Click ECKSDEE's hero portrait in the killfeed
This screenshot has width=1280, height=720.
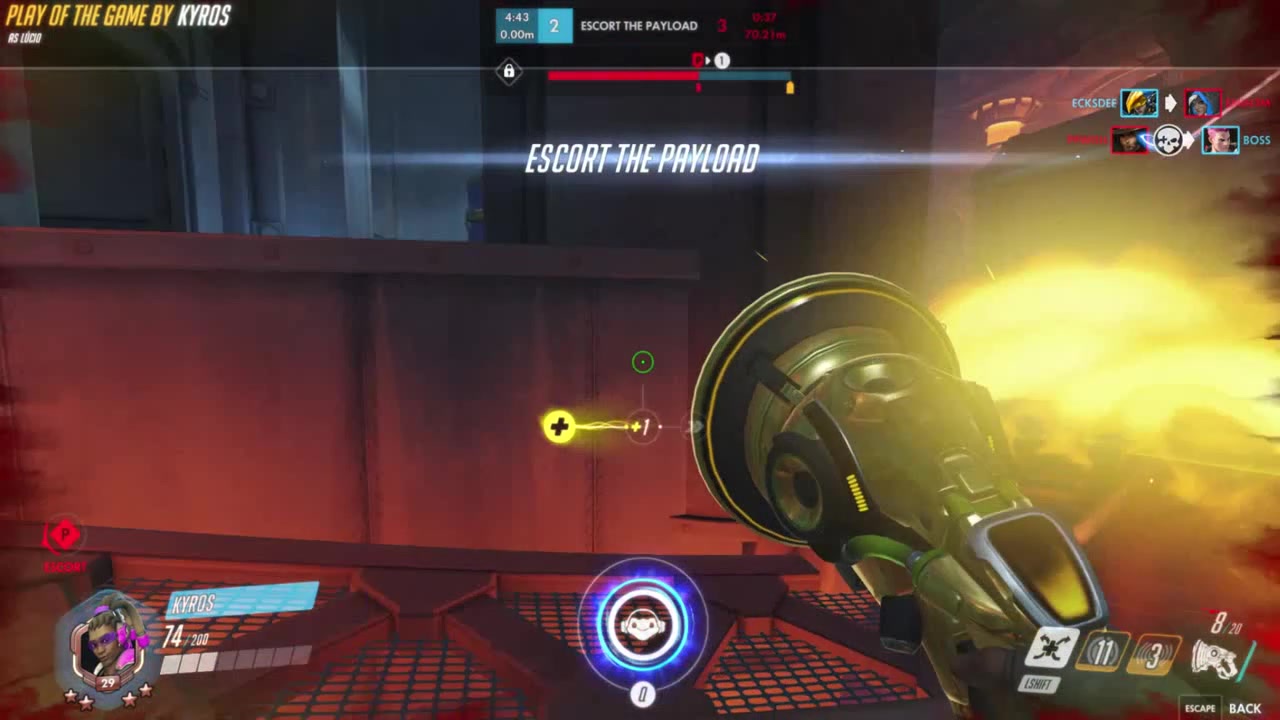coord(1138,103)
